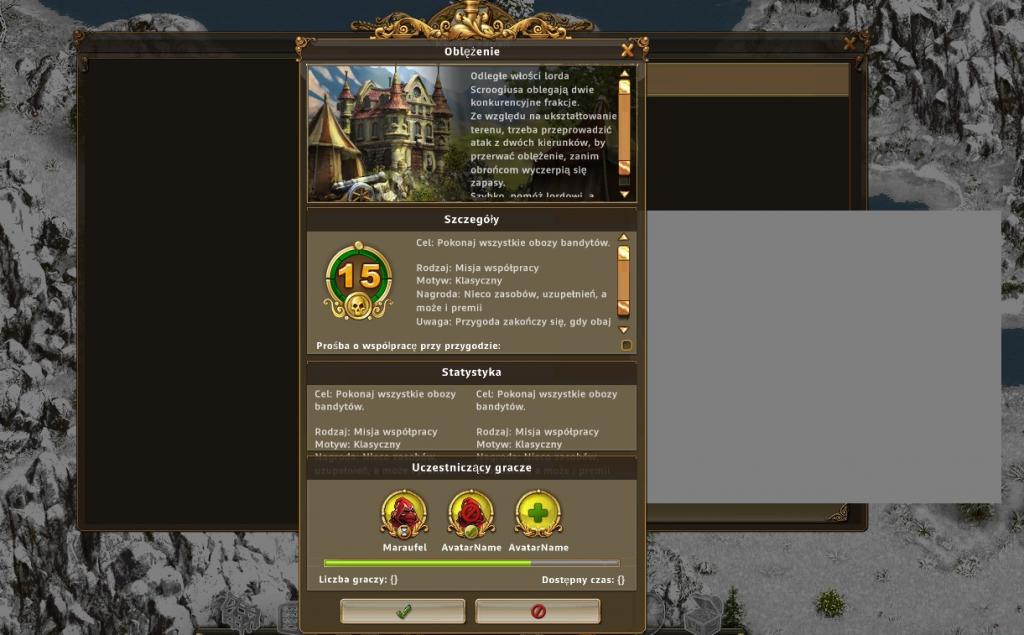Tick the Prośba o współpracę checkbox
Image resolution: width=1024 pixels, height=635 pixels.
tap(627, 345)
